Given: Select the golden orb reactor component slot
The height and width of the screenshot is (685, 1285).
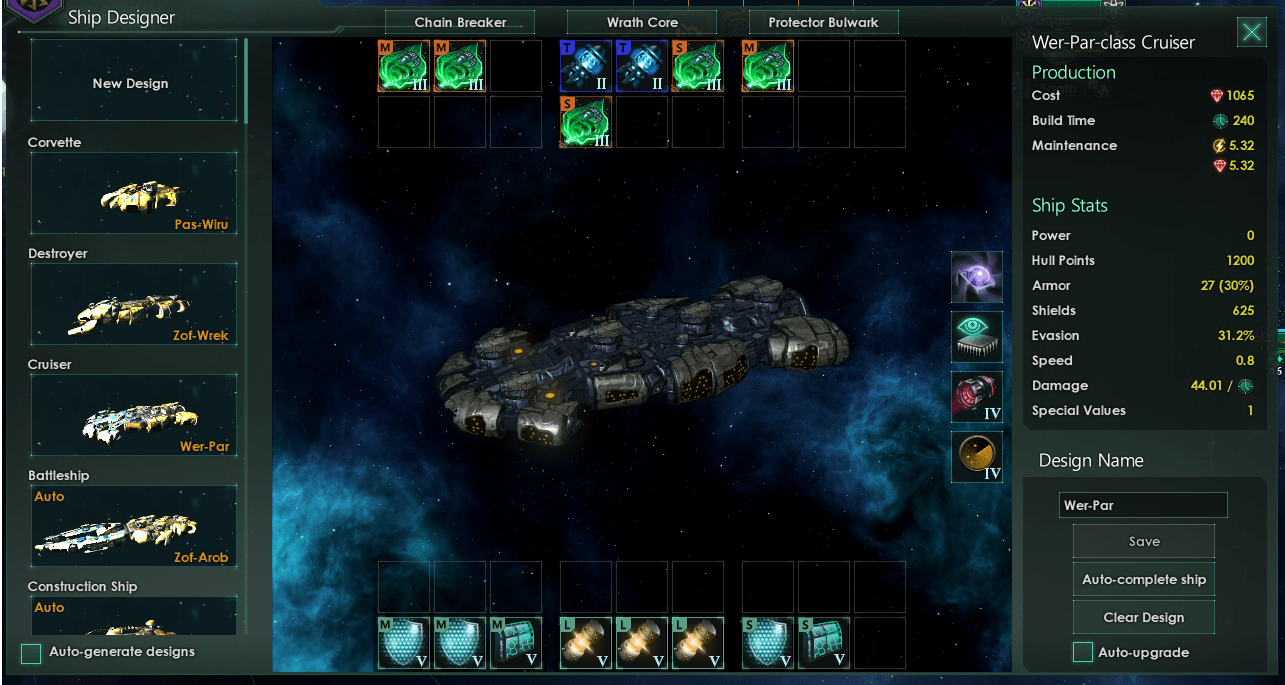Looking at the screenshot, I should click(976, 457).
